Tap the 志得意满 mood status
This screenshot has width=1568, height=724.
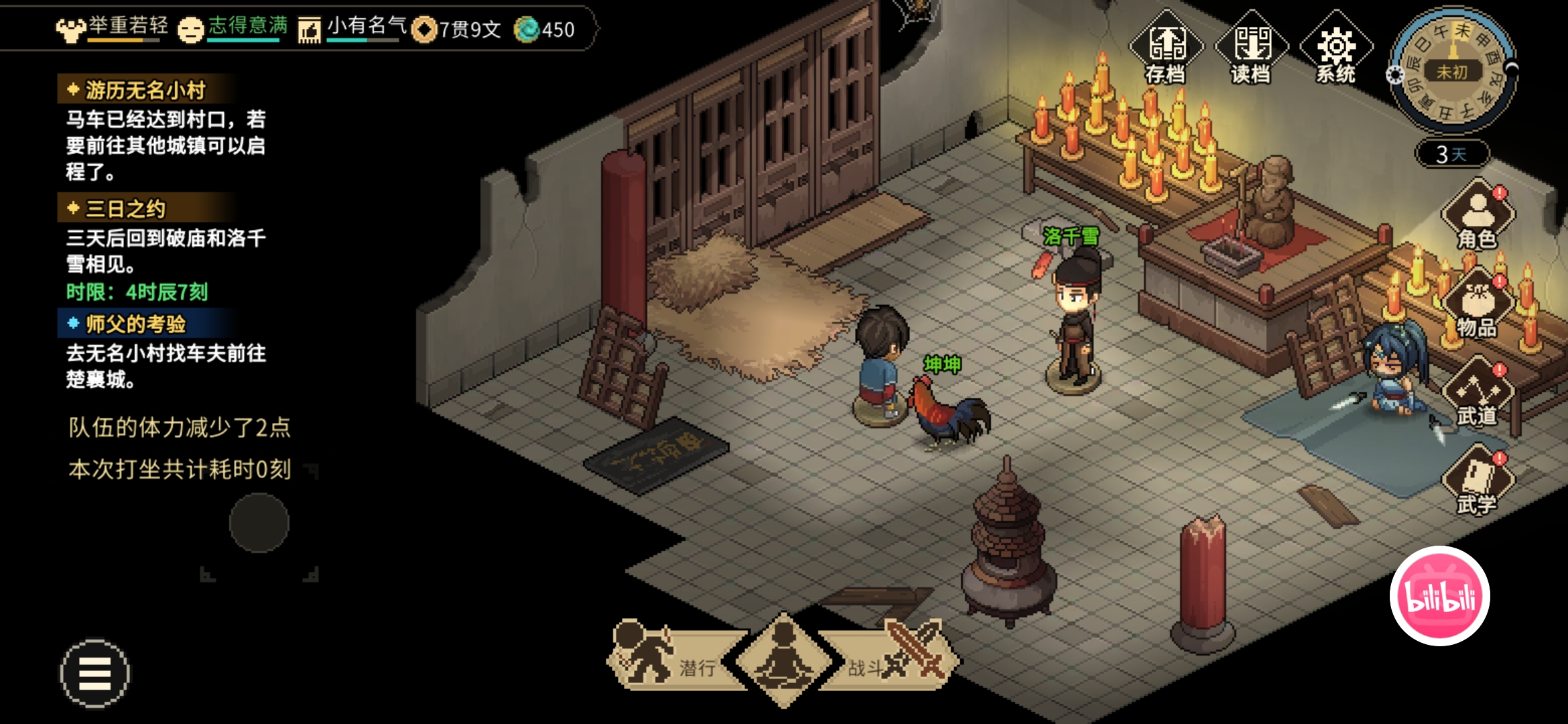click(233, 29)
